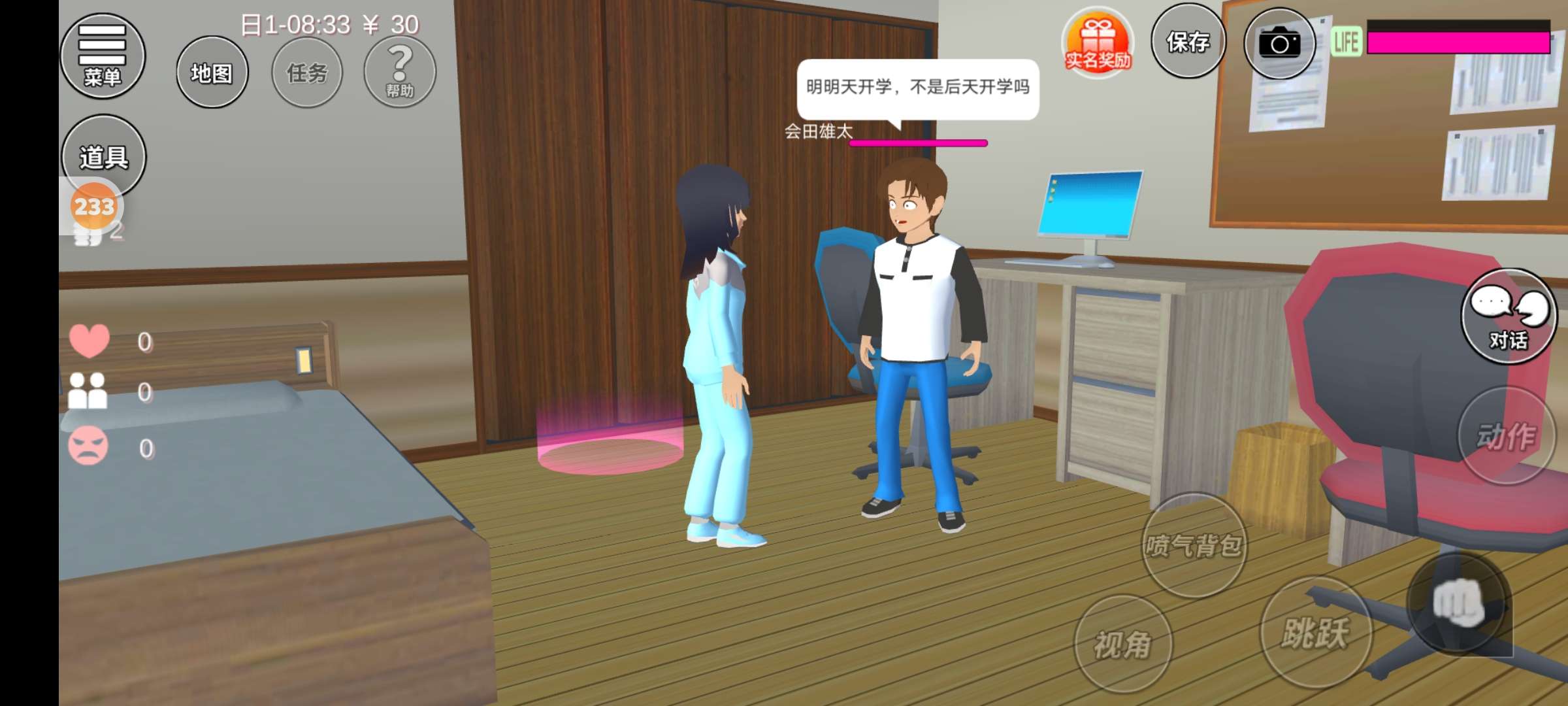Image resolution: width=1568 pixels, height=706 pixels.
Task: Start a conversation with 对话 button
Action: click(1508, 316)
